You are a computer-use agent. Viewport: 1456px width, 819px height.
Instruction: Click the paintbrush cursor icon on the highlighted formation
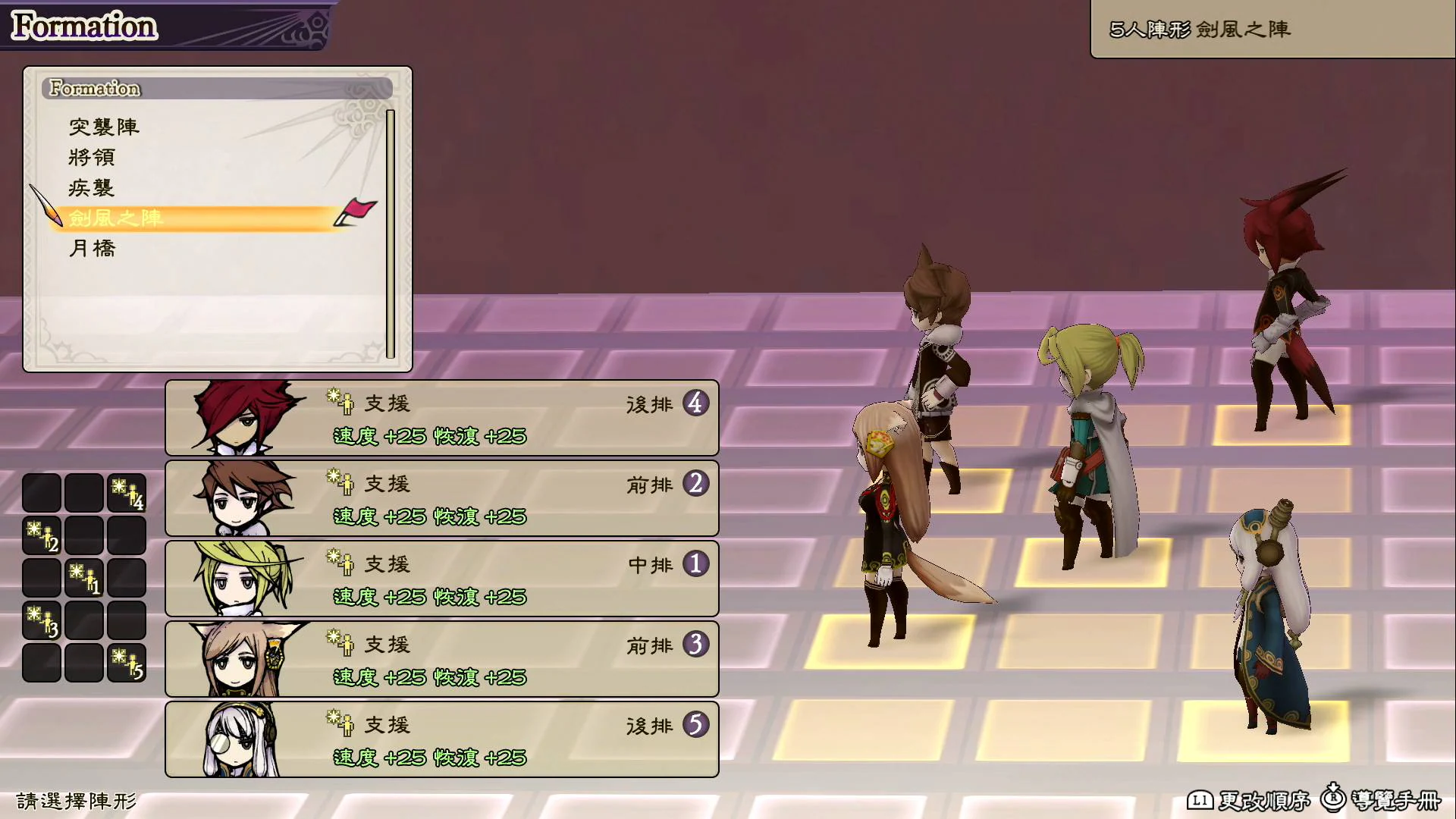click(x=52, y=211)
